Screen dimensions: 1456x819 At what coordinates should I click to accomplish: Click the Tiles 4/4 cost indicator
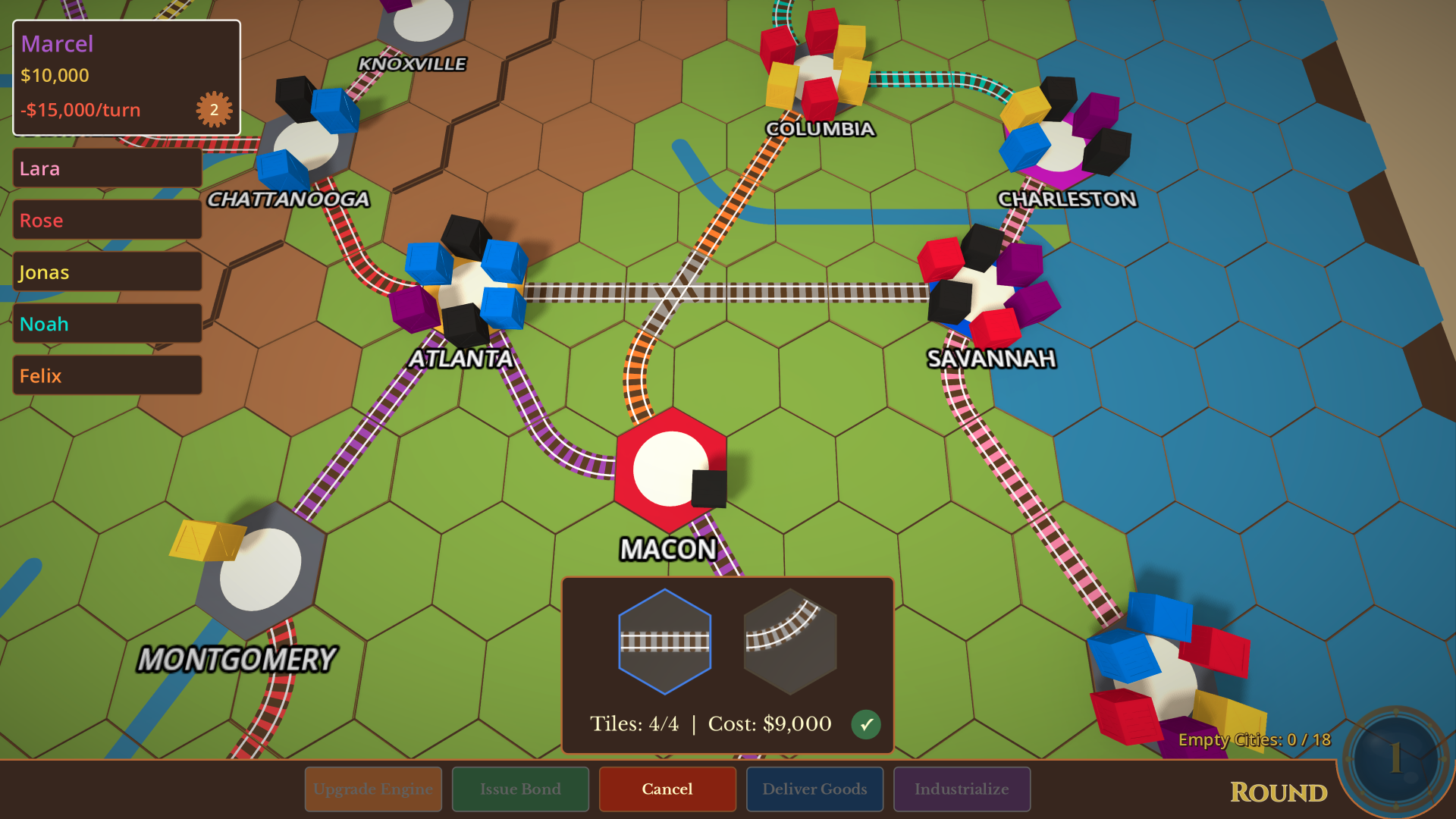pyautogui.click(x=711, y=723)
